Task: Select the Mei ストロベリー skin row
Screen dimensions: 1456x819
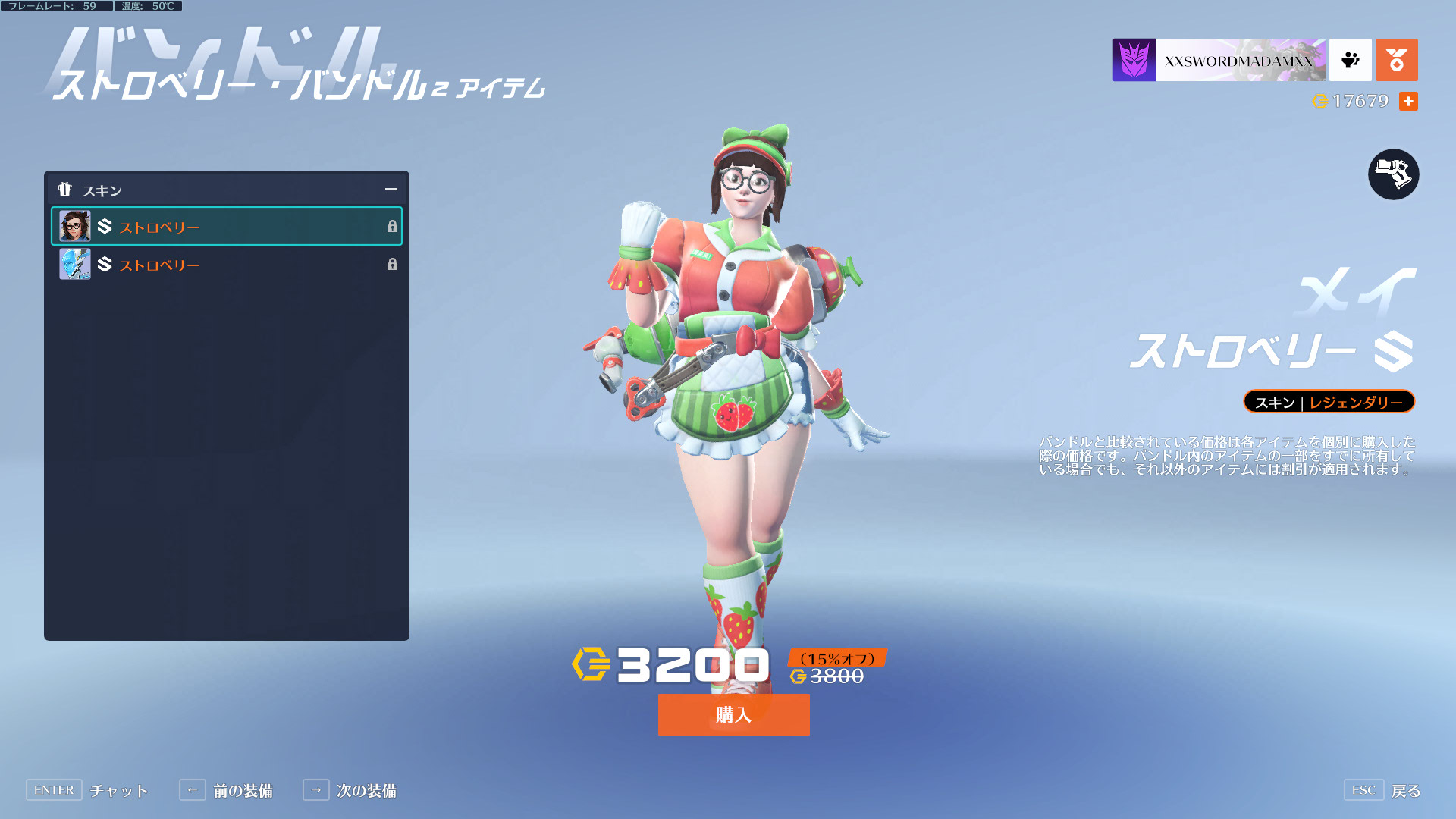Action: coord(226,226)
